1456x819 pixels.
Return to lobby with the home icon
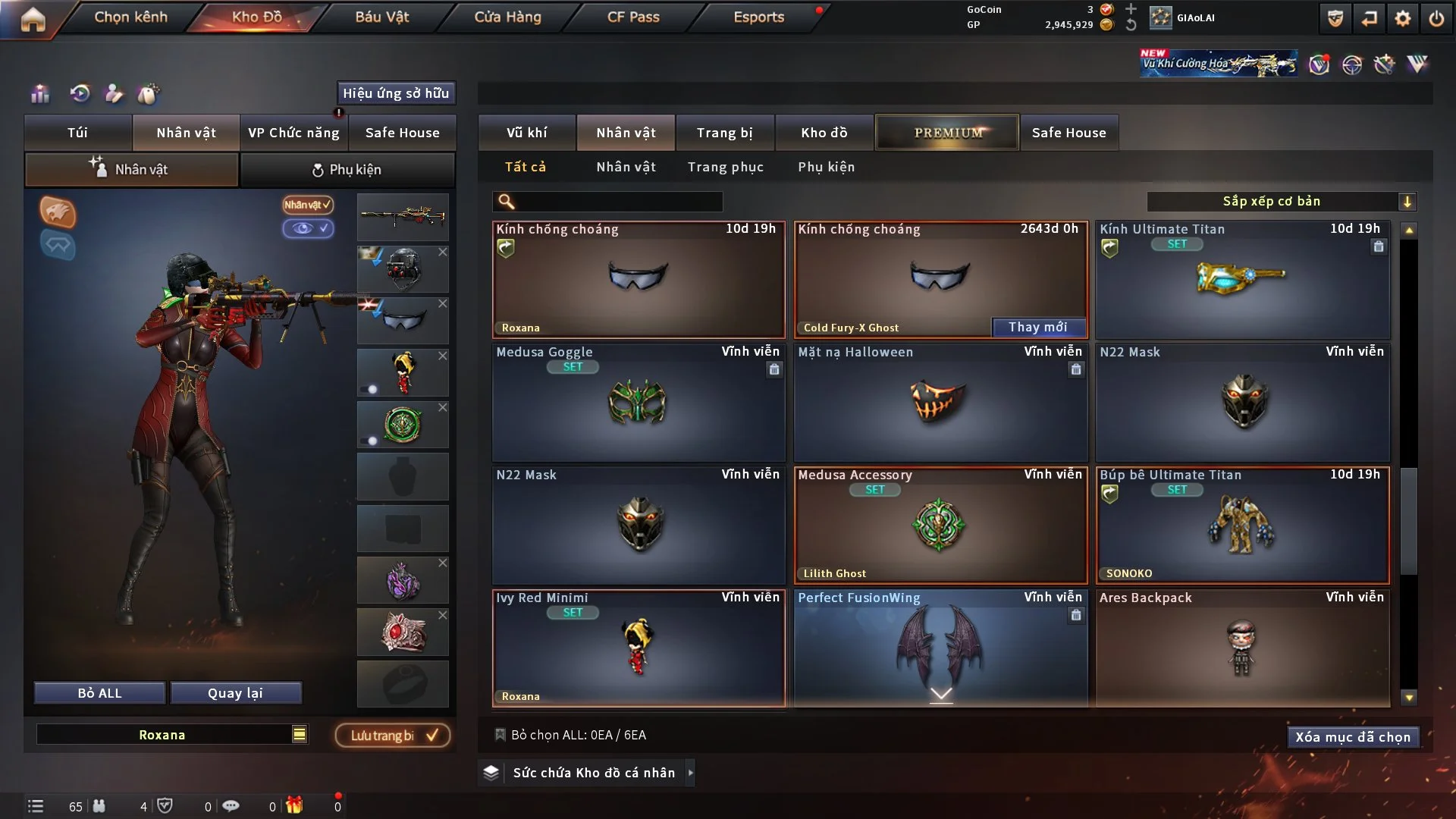pos(33,19)
